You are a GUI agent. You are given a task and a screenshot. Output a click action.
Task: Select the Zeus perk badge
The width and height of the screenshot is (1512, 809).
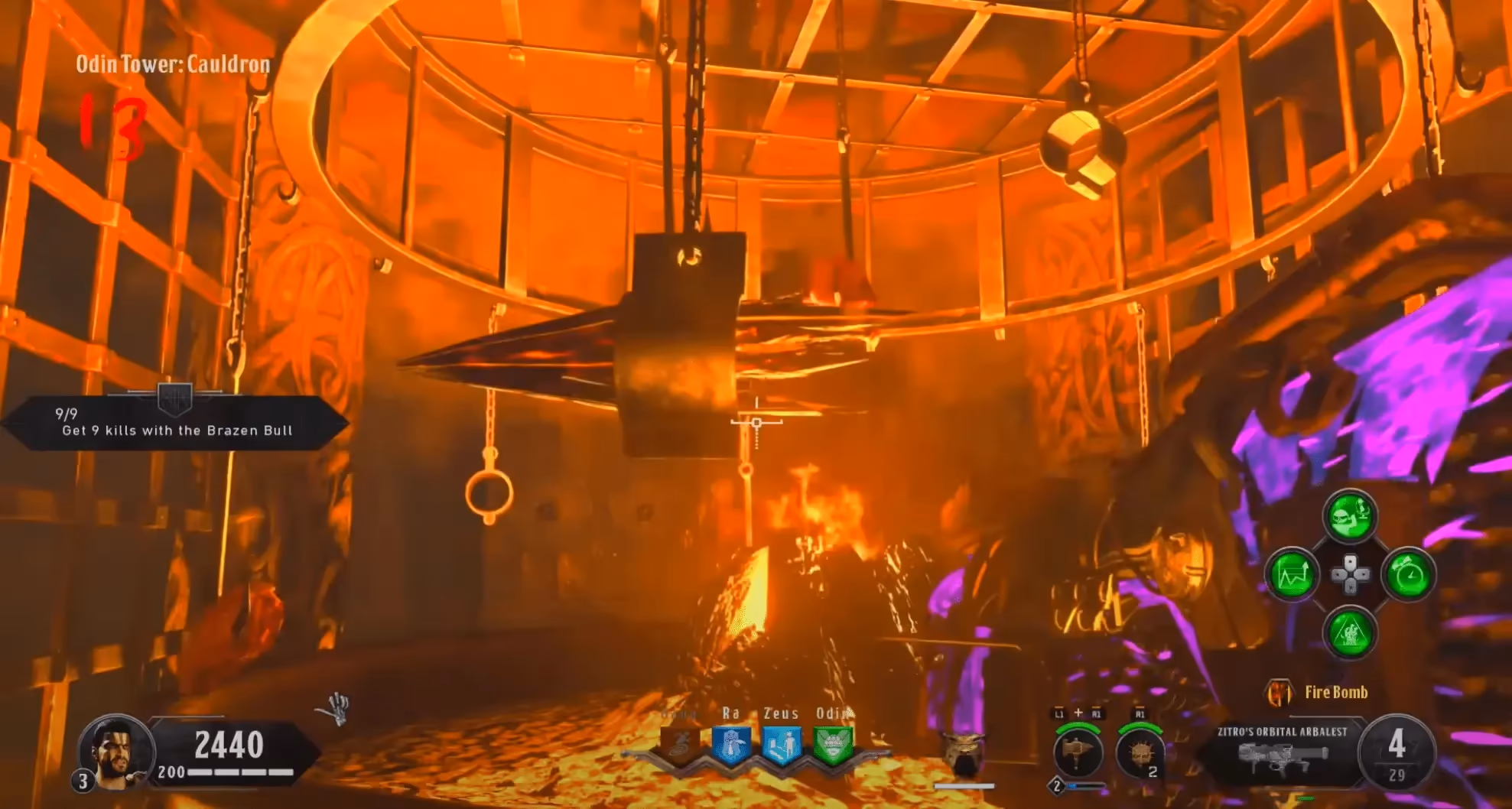(782, 746)
